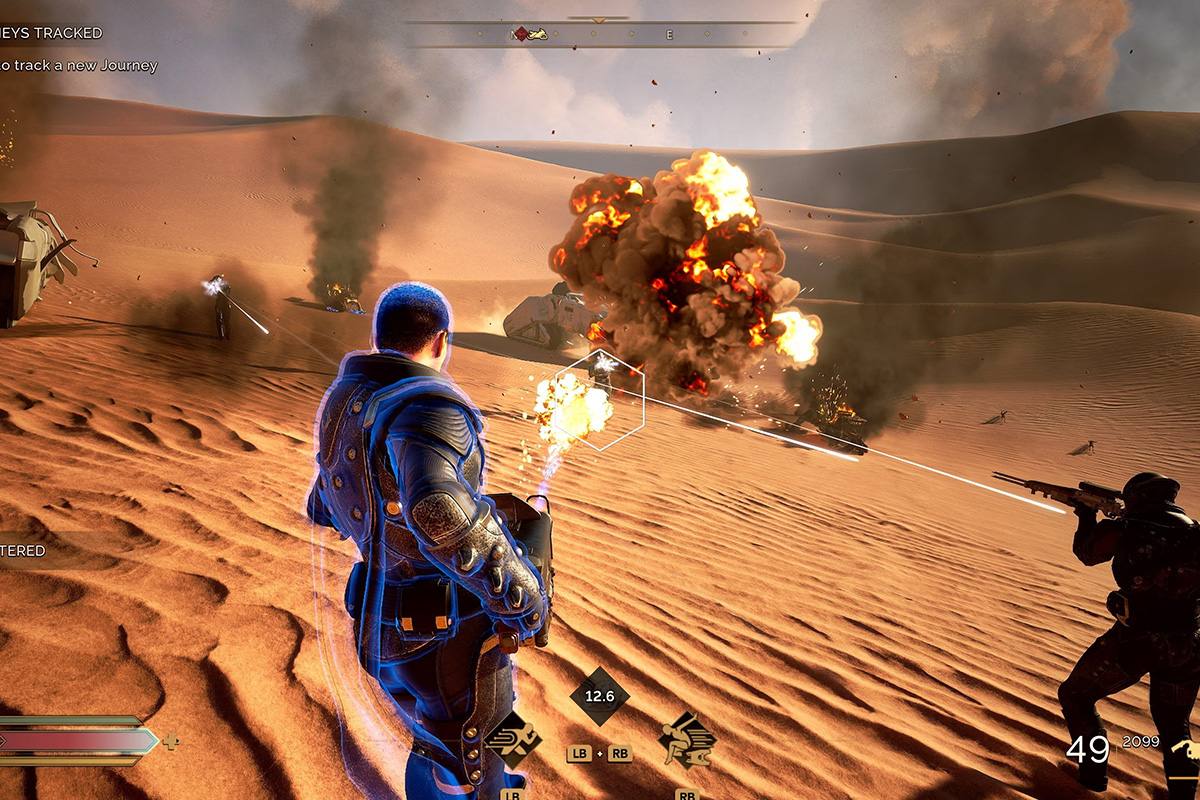Activate the sprinting runner ability icon
This screenshot has width=1200, height=800.
[x=513, y=740]
